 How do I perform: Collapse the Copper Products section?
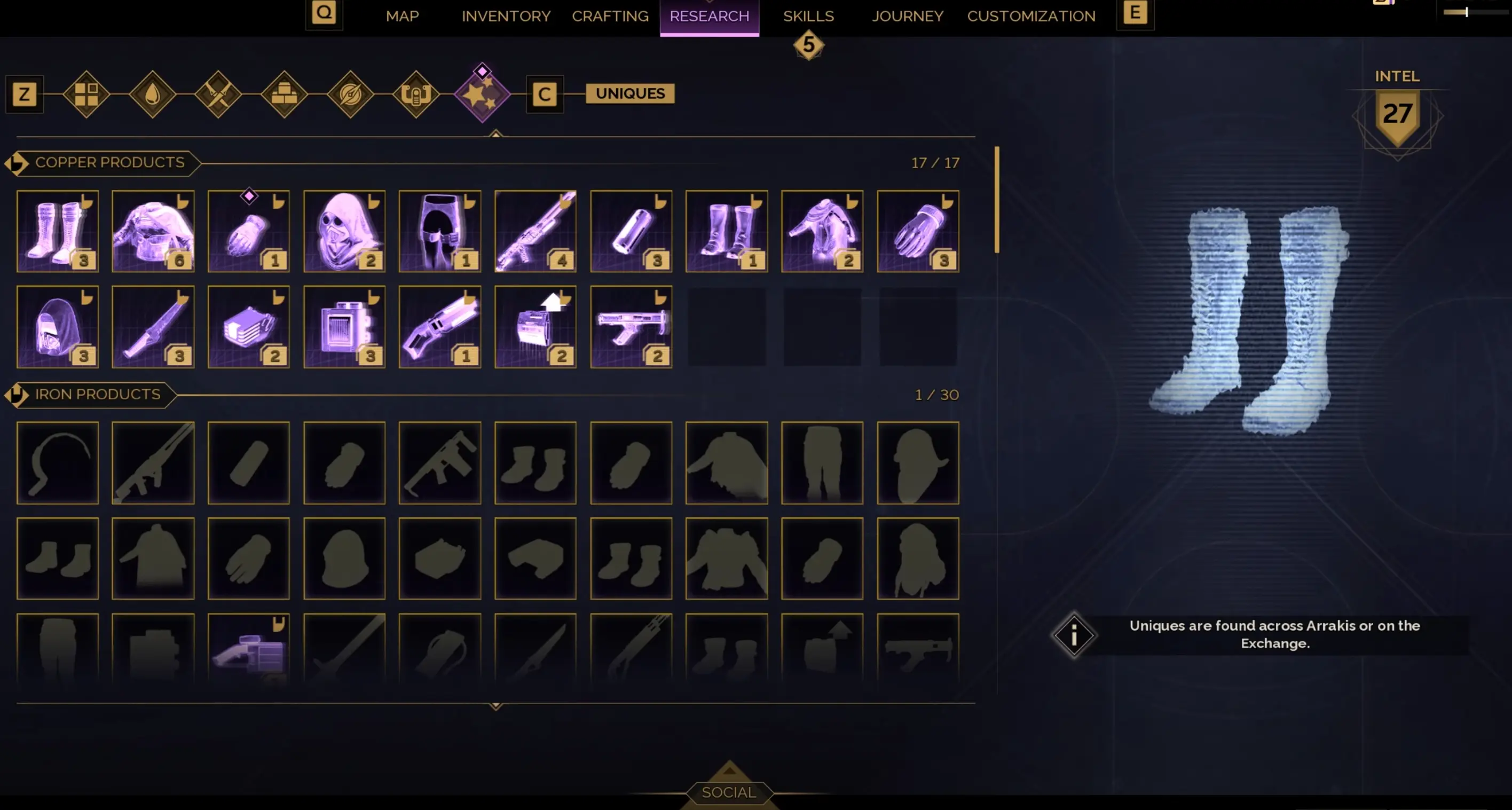click(18, 162)
